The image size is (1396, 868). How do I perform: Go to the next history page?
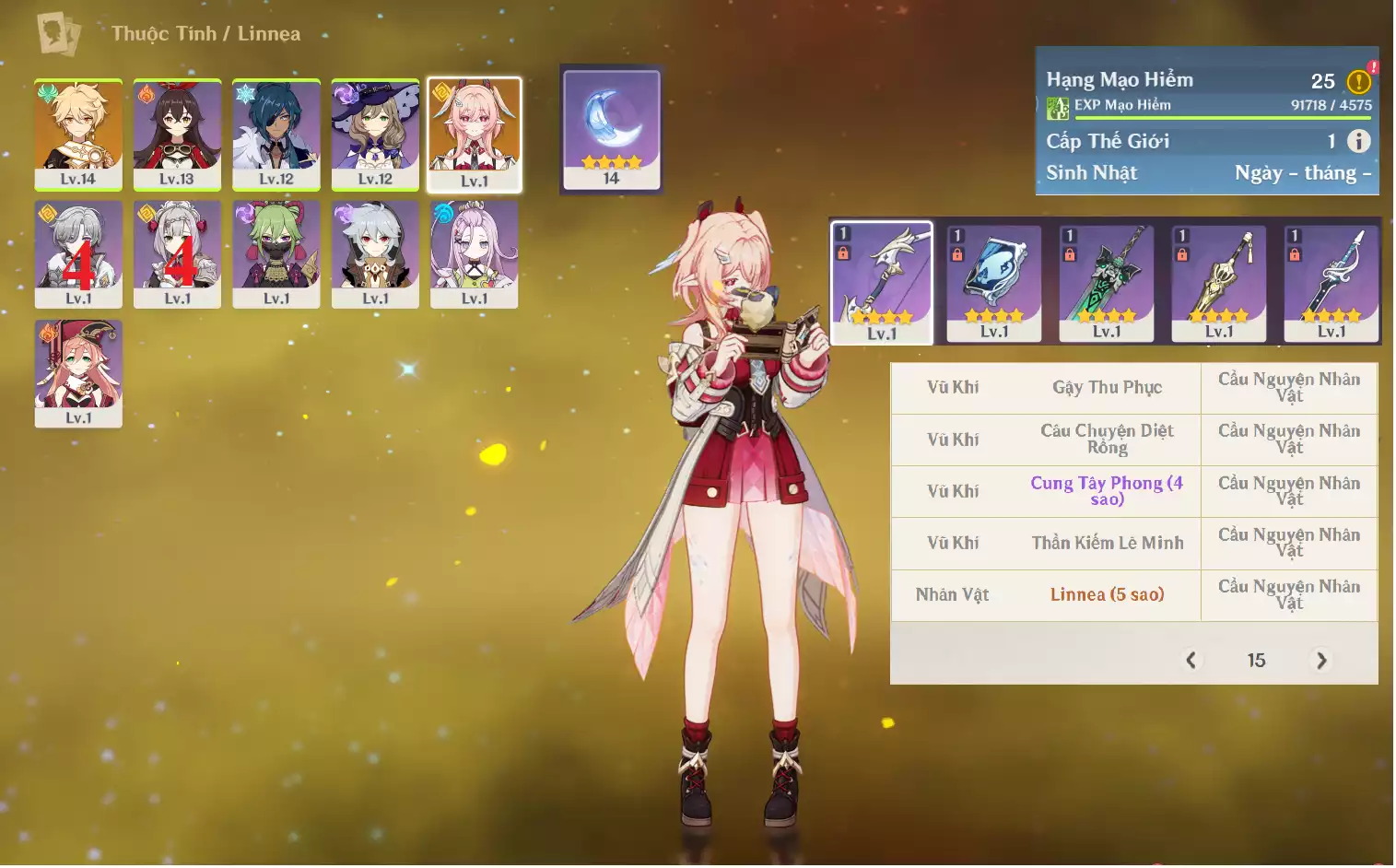[x=1321, y=661]
